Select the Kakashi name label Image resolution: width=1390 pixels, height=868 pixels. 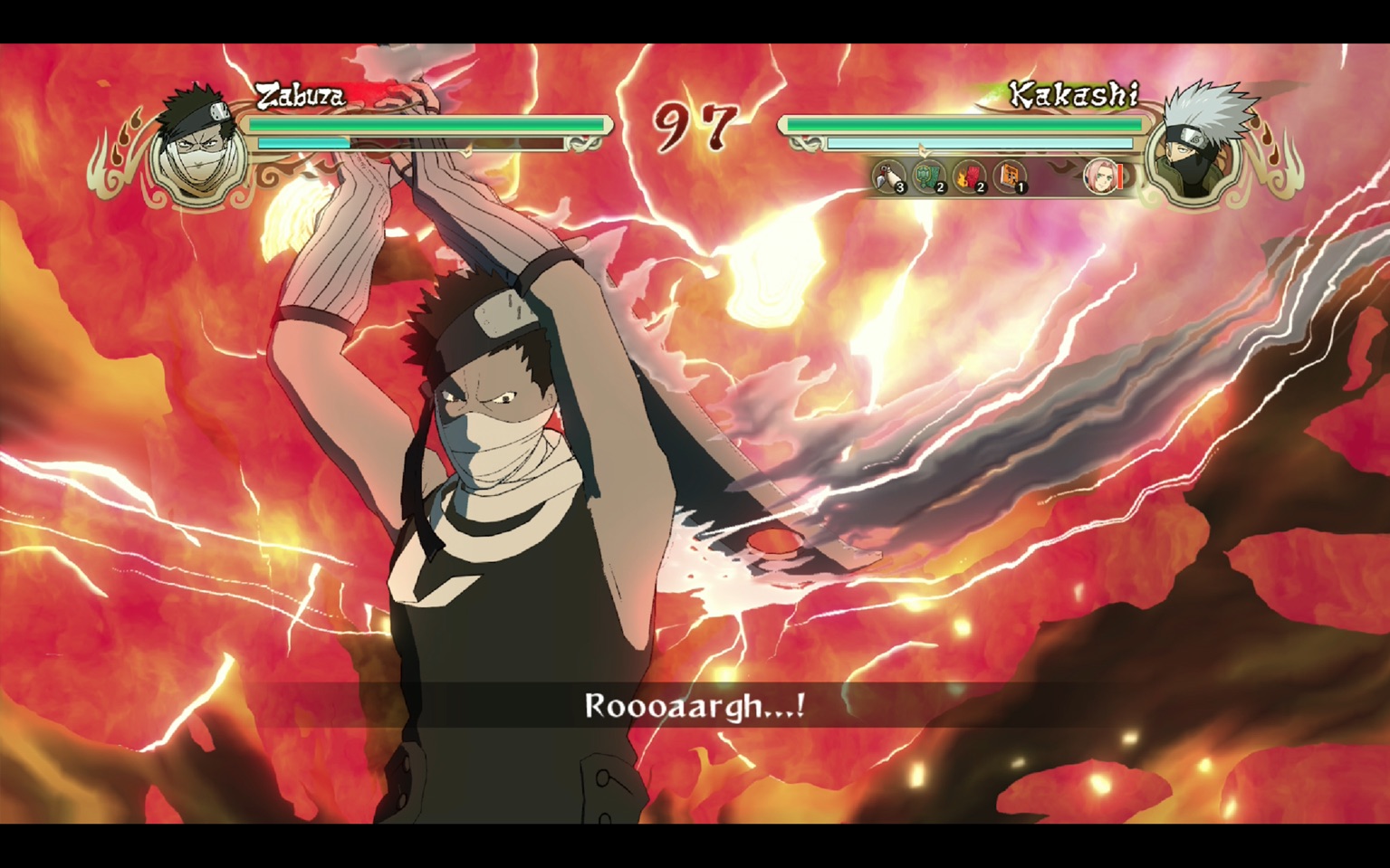[x=1076, y=95]
